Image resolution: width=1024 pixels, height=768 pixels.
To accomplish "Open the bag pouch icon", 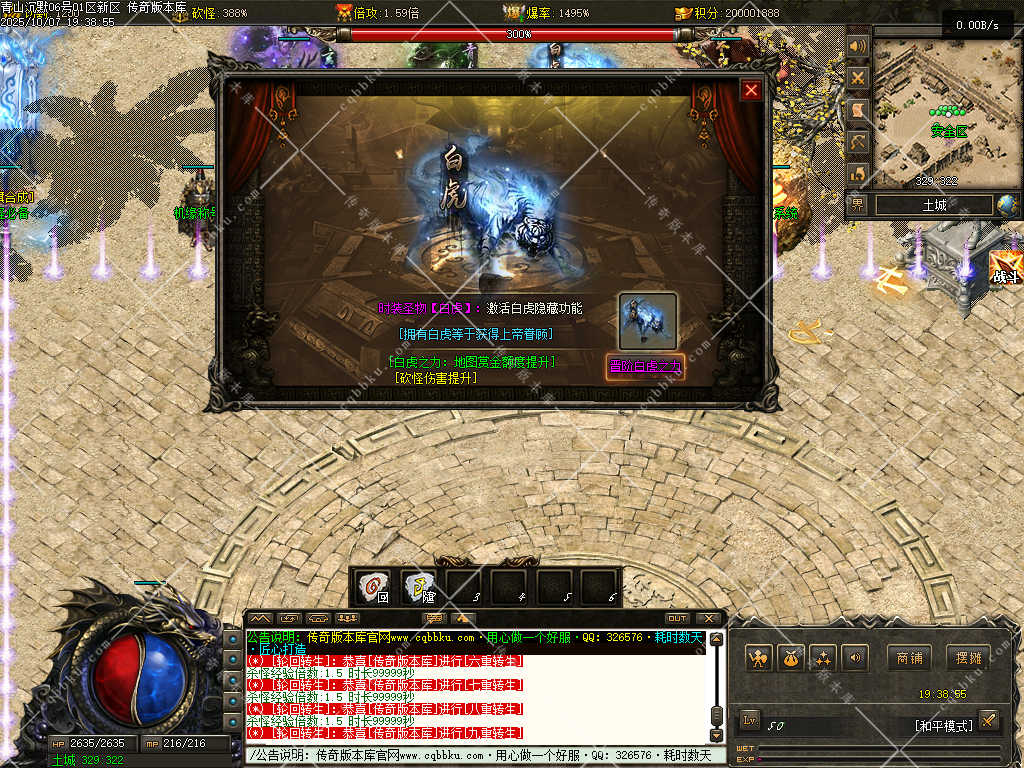I will 790,657.
